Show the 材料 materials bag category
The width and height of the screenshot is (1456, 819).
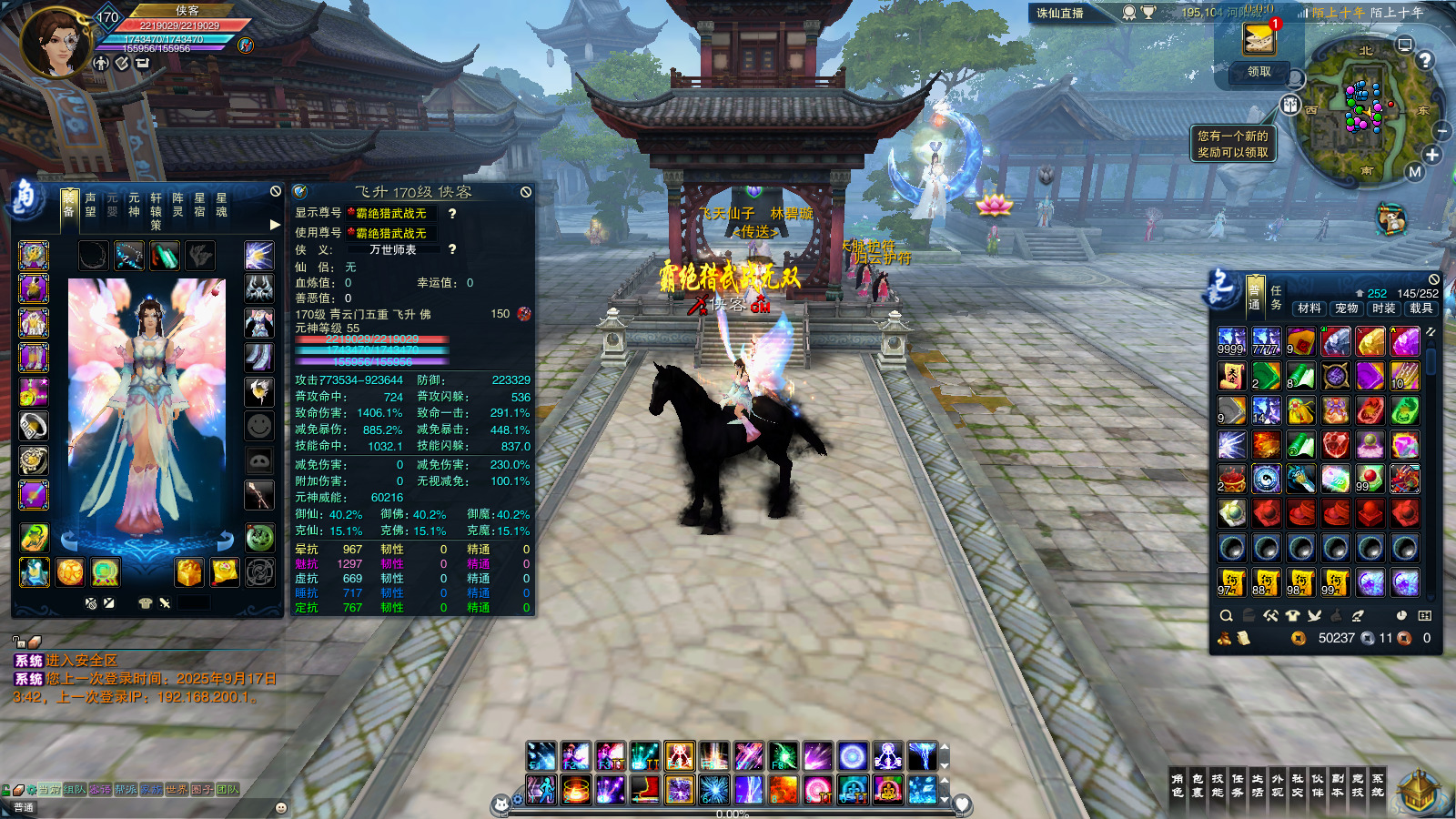click(1309, 308)
